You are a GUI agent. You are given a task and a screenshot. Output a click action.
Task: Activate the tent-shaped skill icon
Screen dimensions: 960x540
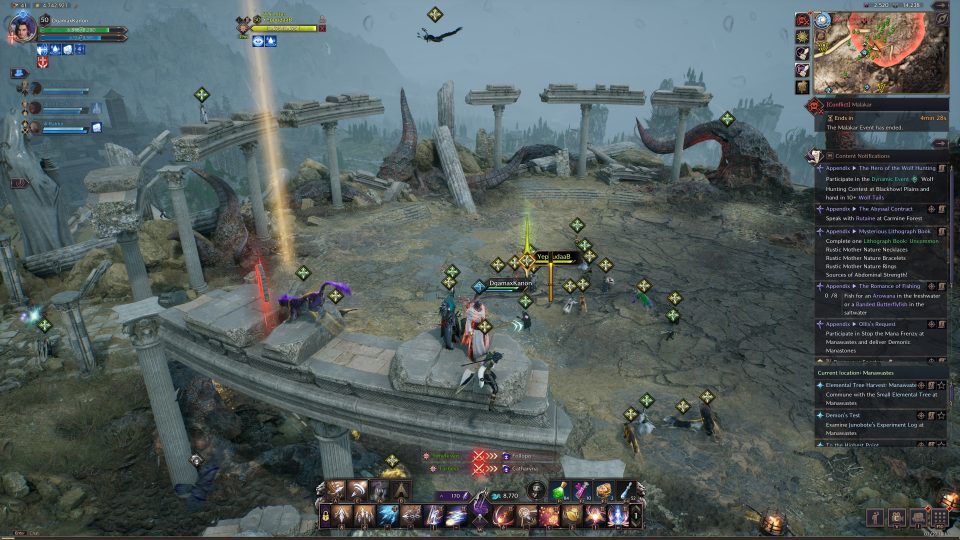click(399, 490)
